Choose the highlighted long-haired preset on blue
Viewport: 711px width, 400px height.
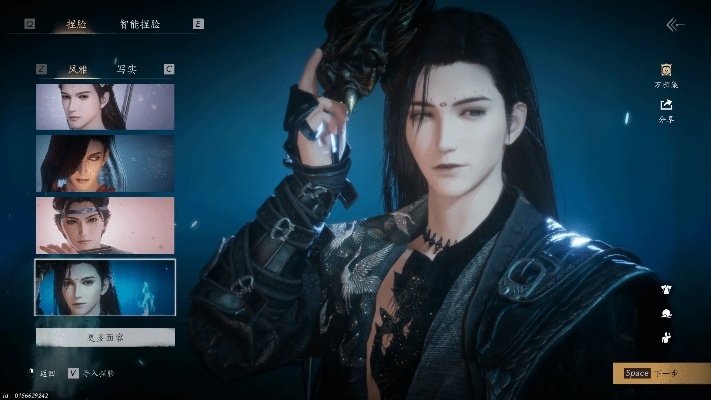click(105, 287)
